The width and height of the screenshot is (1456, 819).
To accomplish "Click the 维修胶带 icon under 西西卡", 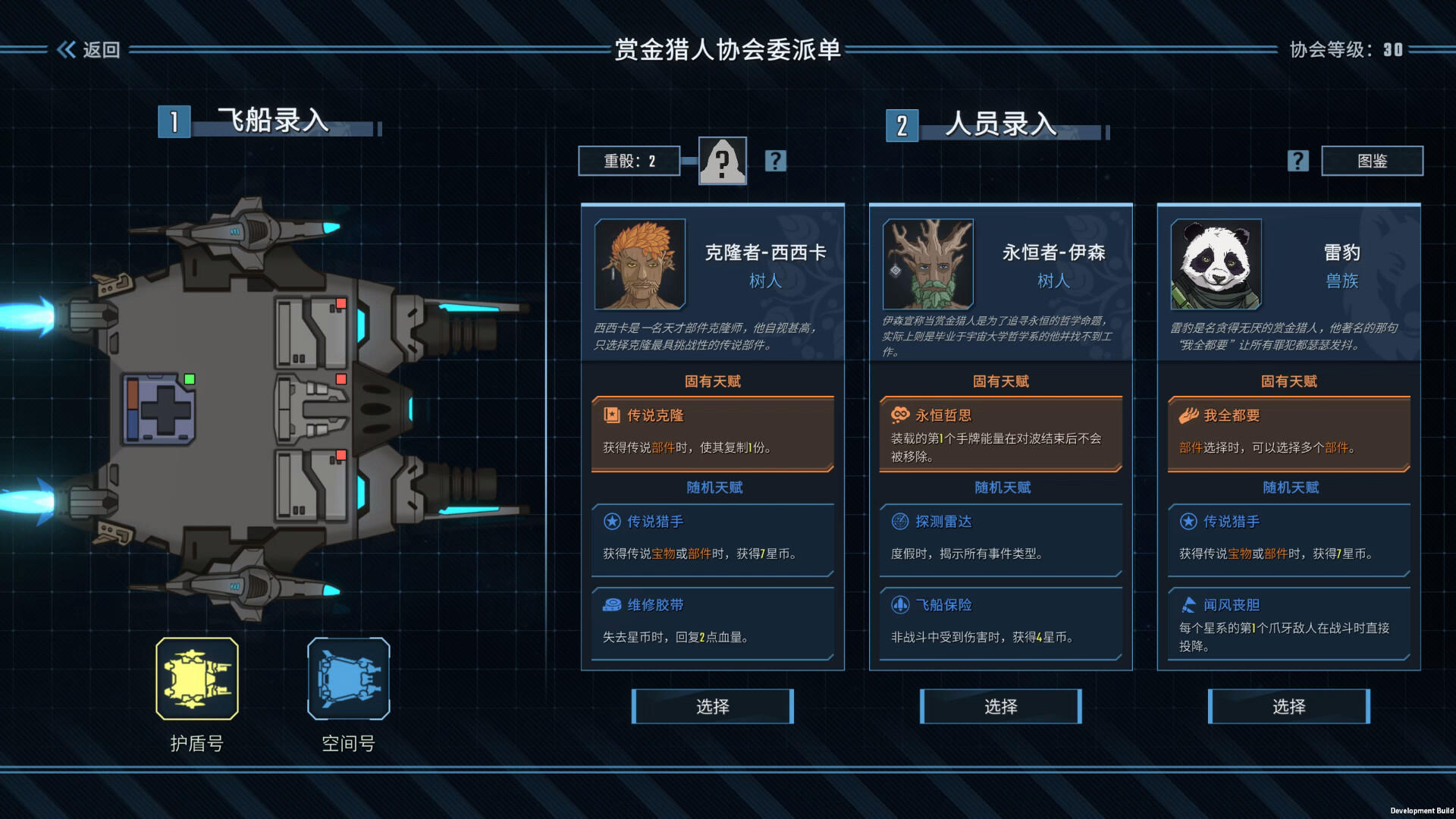I will coord(611,604).
